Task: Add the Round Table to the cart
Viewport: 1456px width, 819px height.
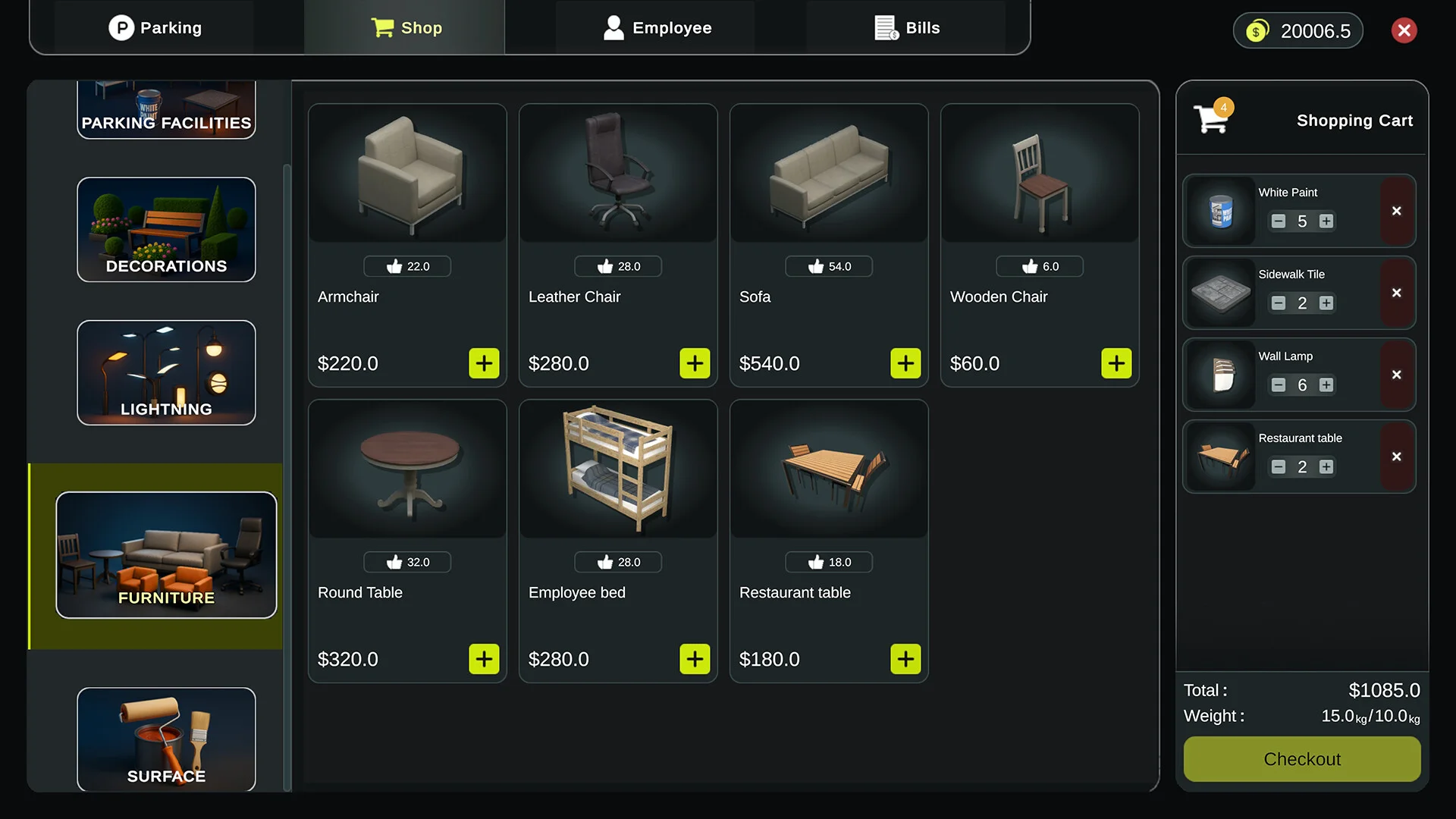Action: (x=484, y=659)
